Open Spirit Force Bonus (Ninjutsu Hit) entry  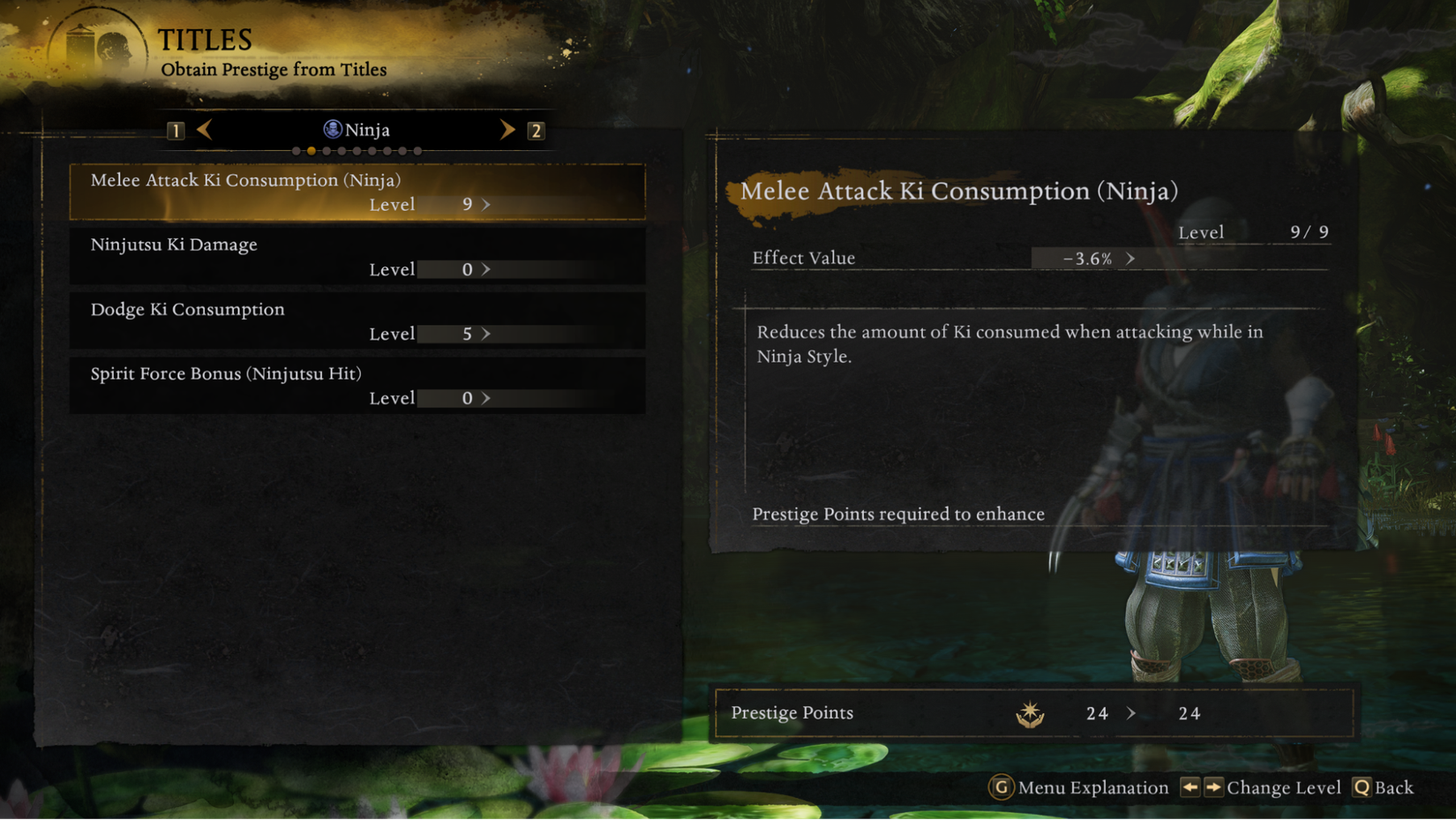tap(357, 385)
